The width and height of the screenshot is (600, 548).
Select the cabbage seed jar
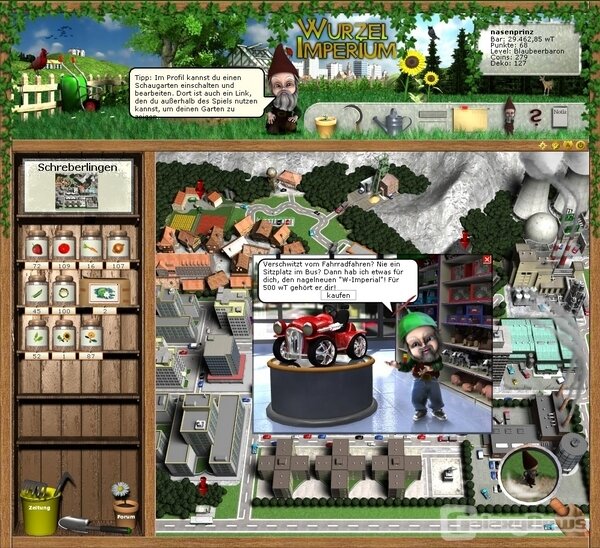(x=66, y=292)
